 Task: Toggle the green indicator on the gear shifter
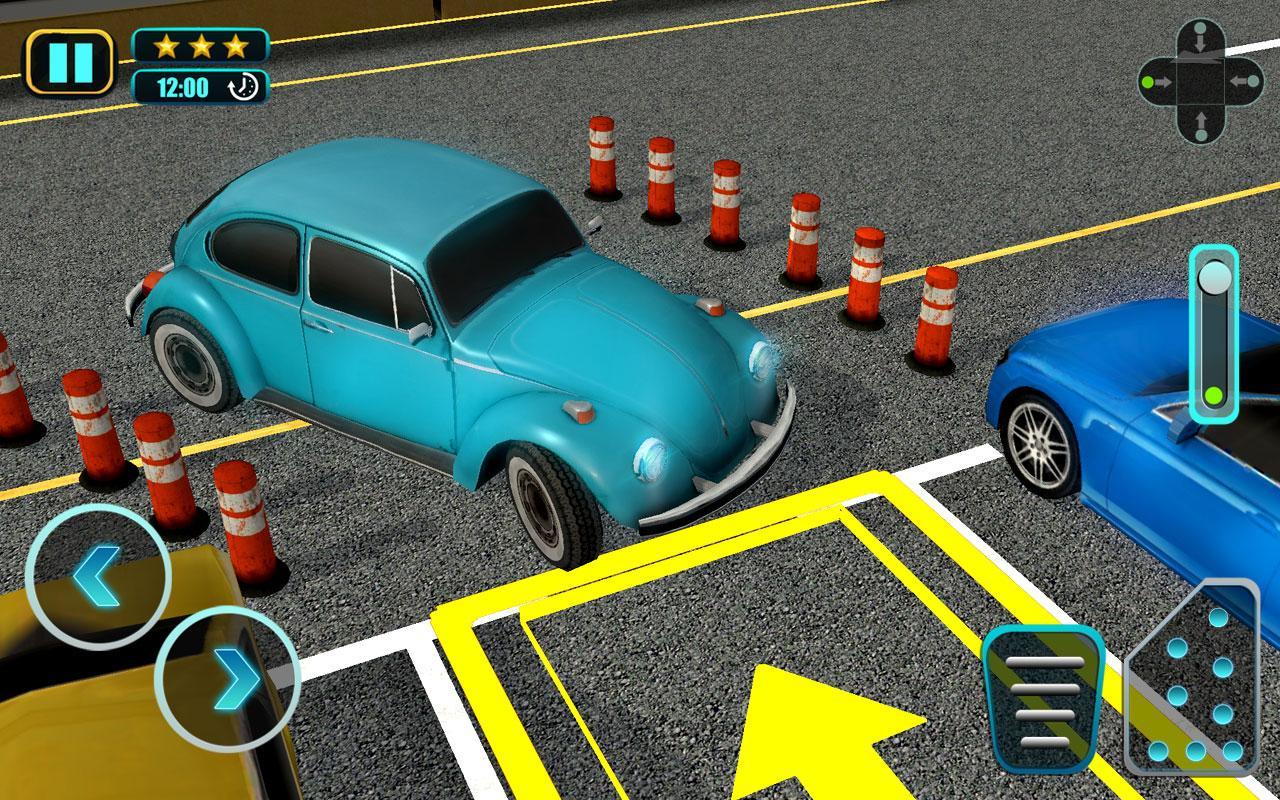[1213, 395]
